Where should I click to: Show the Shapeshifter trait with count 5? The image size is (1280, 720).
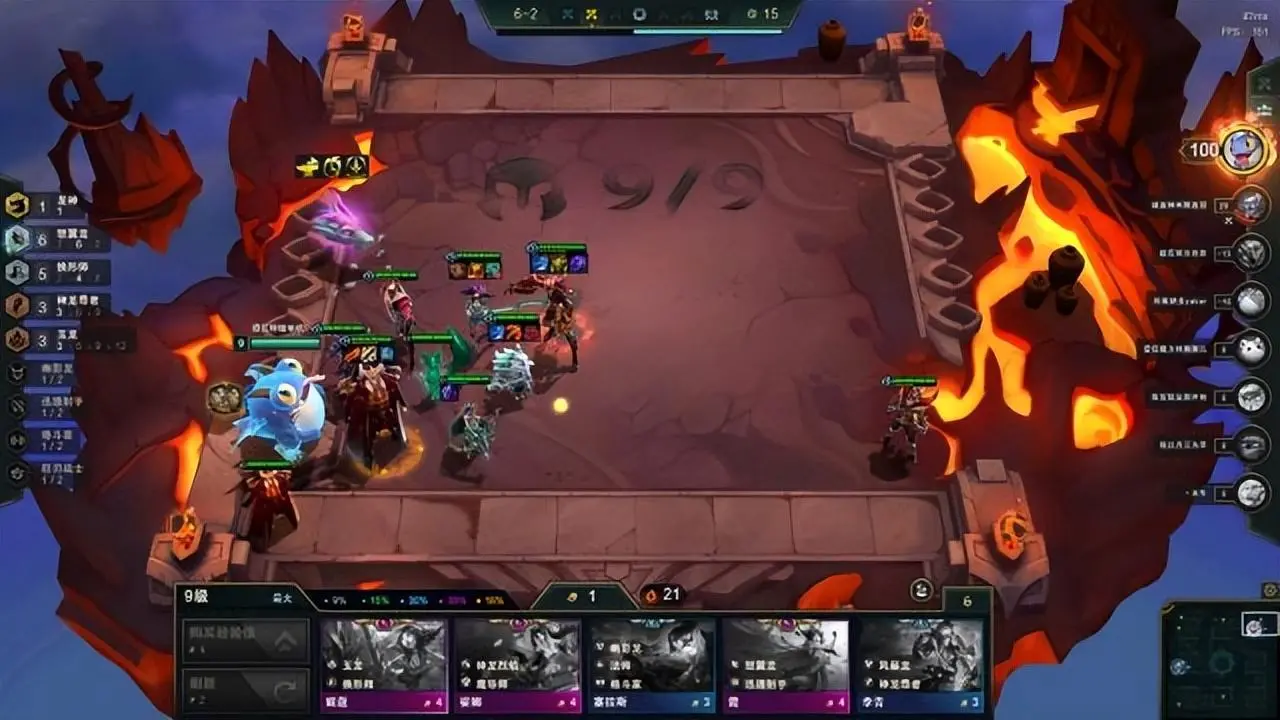point(17,272)
